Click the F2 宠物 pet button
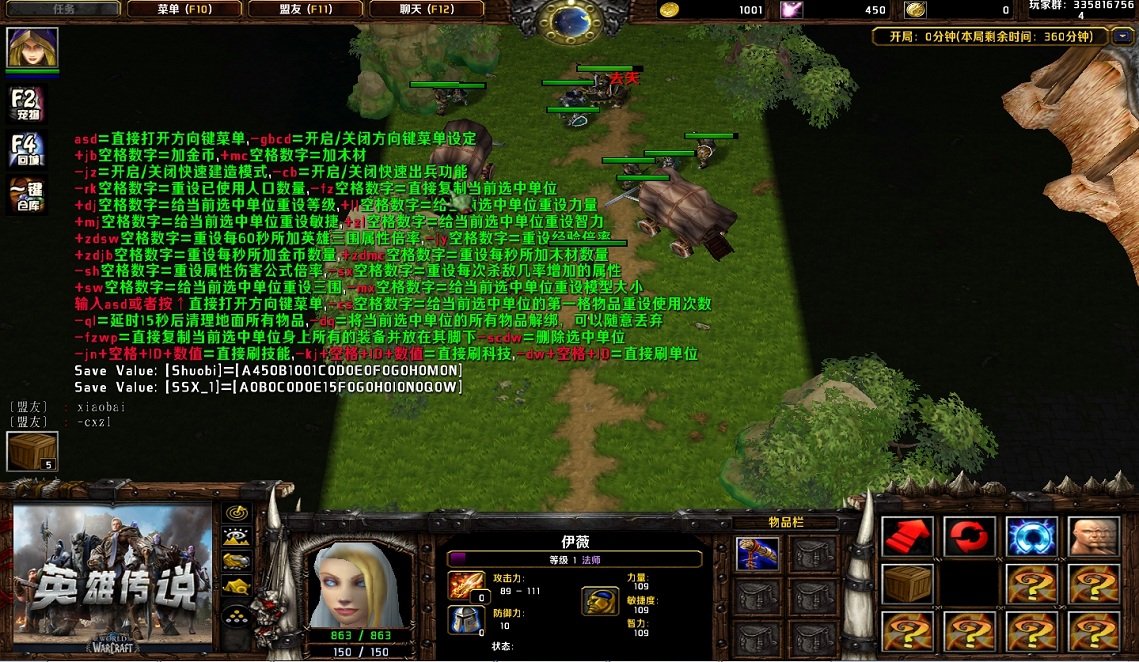Screen dimensions: 1139x662 pyautogui.click(x=26, y=104)
